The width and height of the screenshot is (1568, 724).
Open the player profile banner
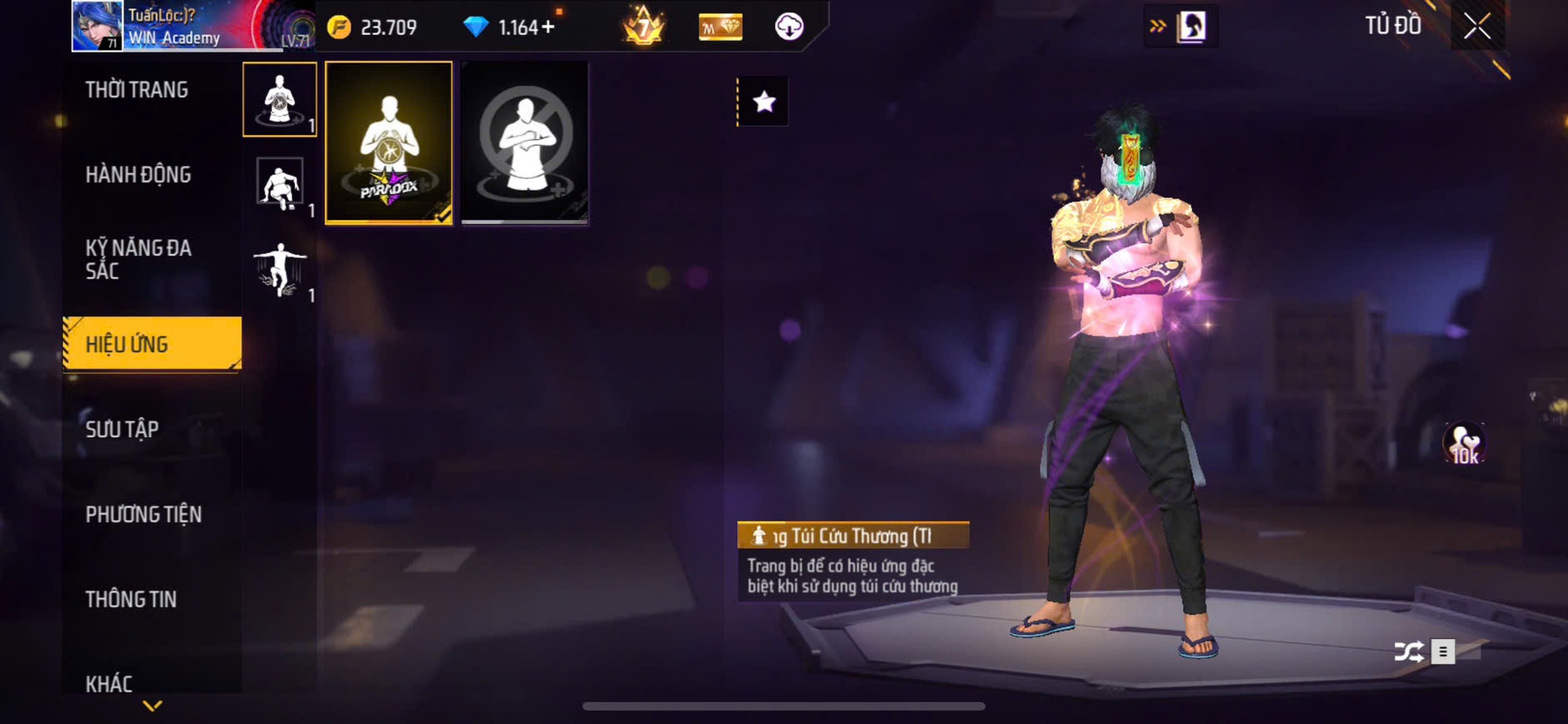[192, 27]
